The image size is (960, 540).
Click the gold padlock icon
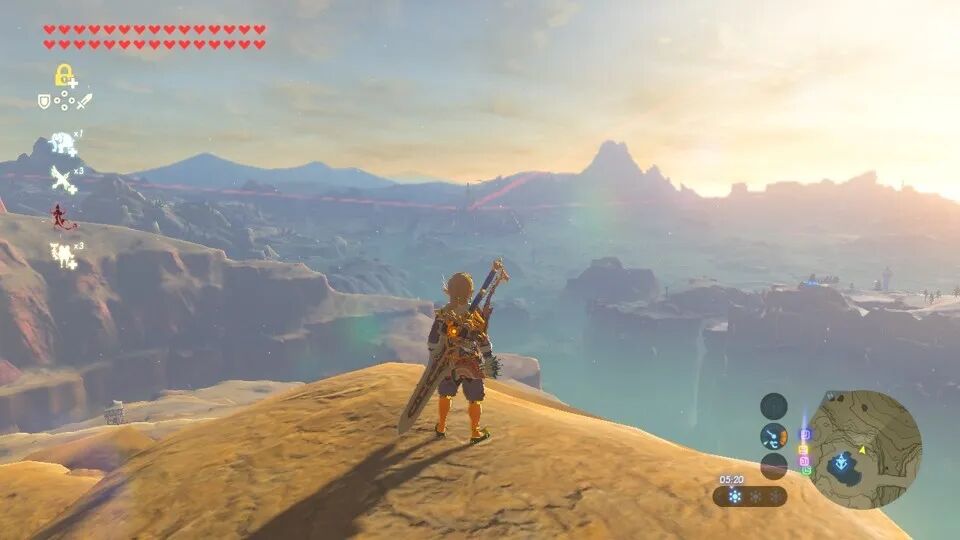click(64, 75)
